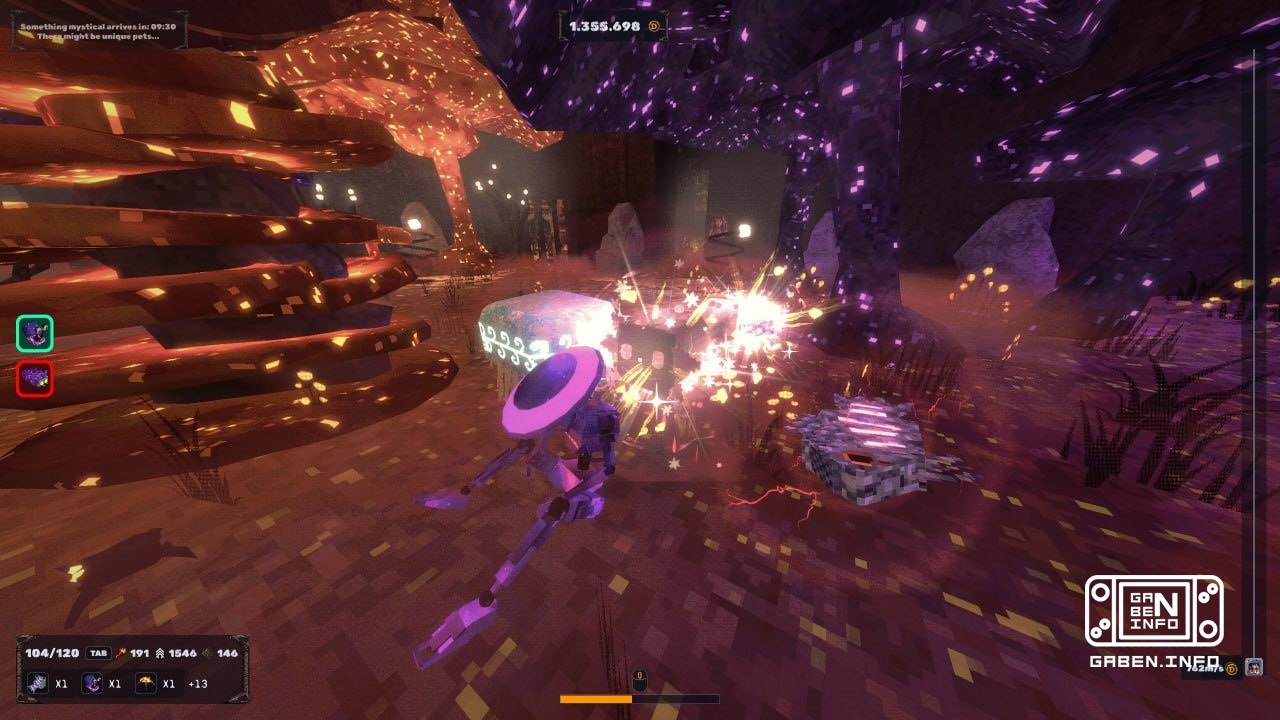Click the silver candy inventory item
This screenshot has height=720, width=1280.
pos(37,683)
